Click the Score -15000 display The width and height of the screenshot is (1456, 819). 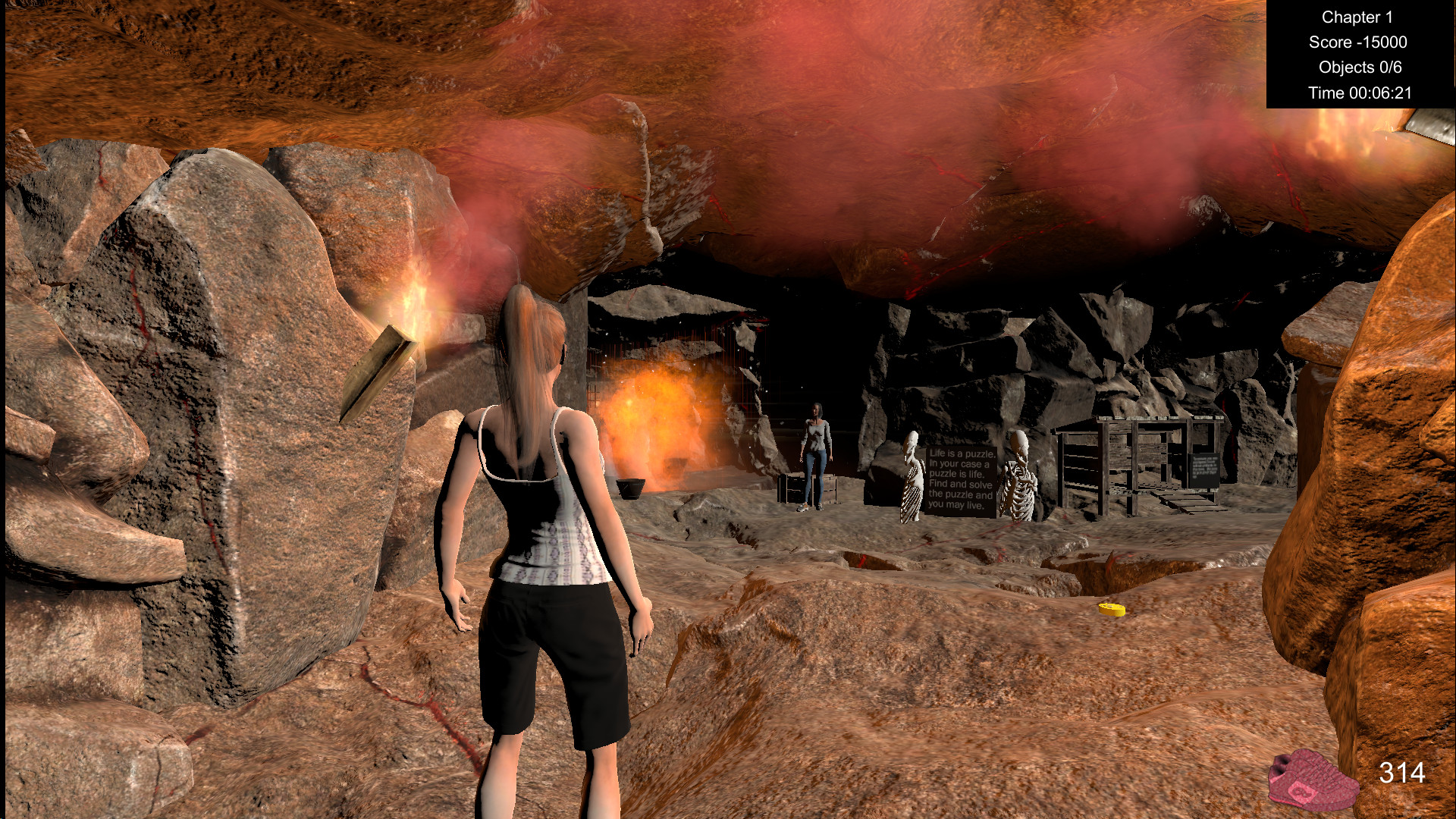(1357, 42)
